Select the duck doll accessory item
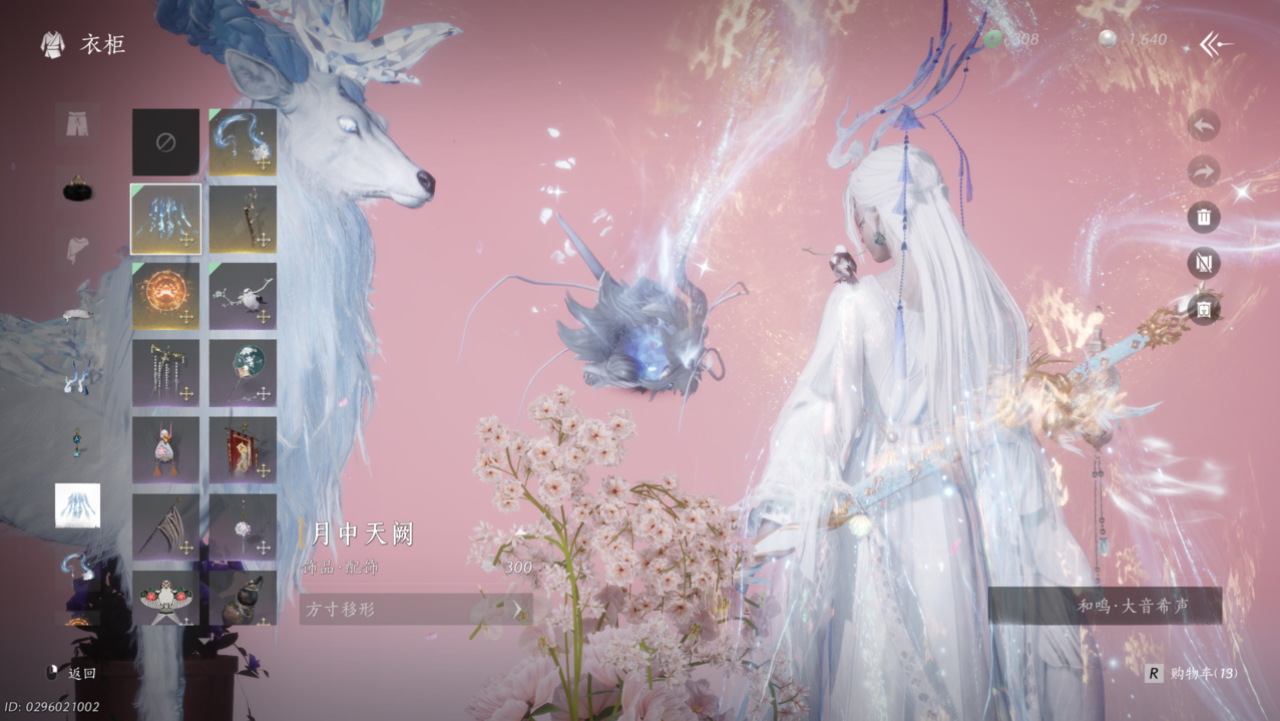Image resolution: width=1280 pixels, height=721 pixels. (166, 450)
